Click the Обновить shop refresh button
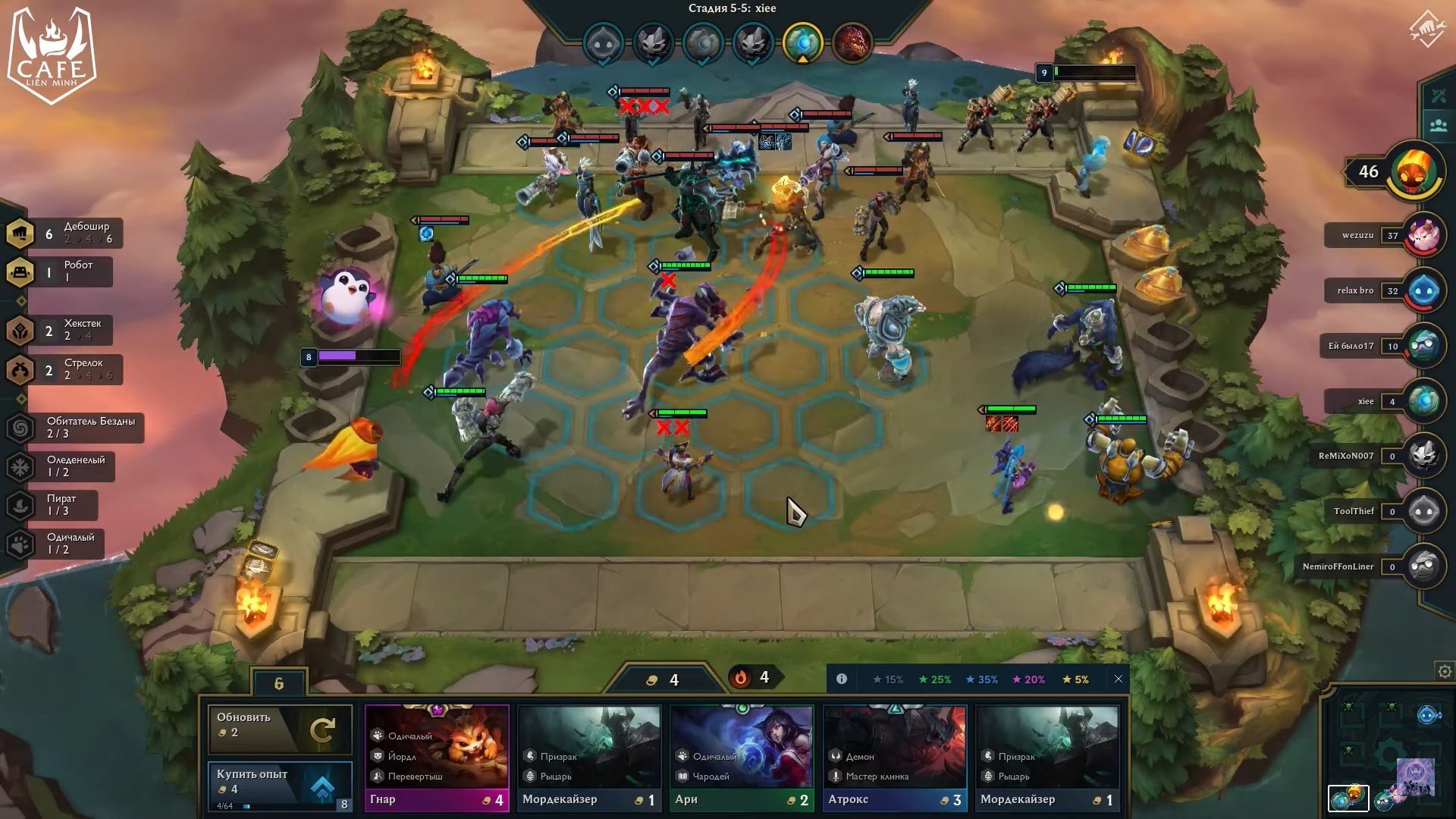Viewport: 1456px width, 819px height. coord(280,729)
